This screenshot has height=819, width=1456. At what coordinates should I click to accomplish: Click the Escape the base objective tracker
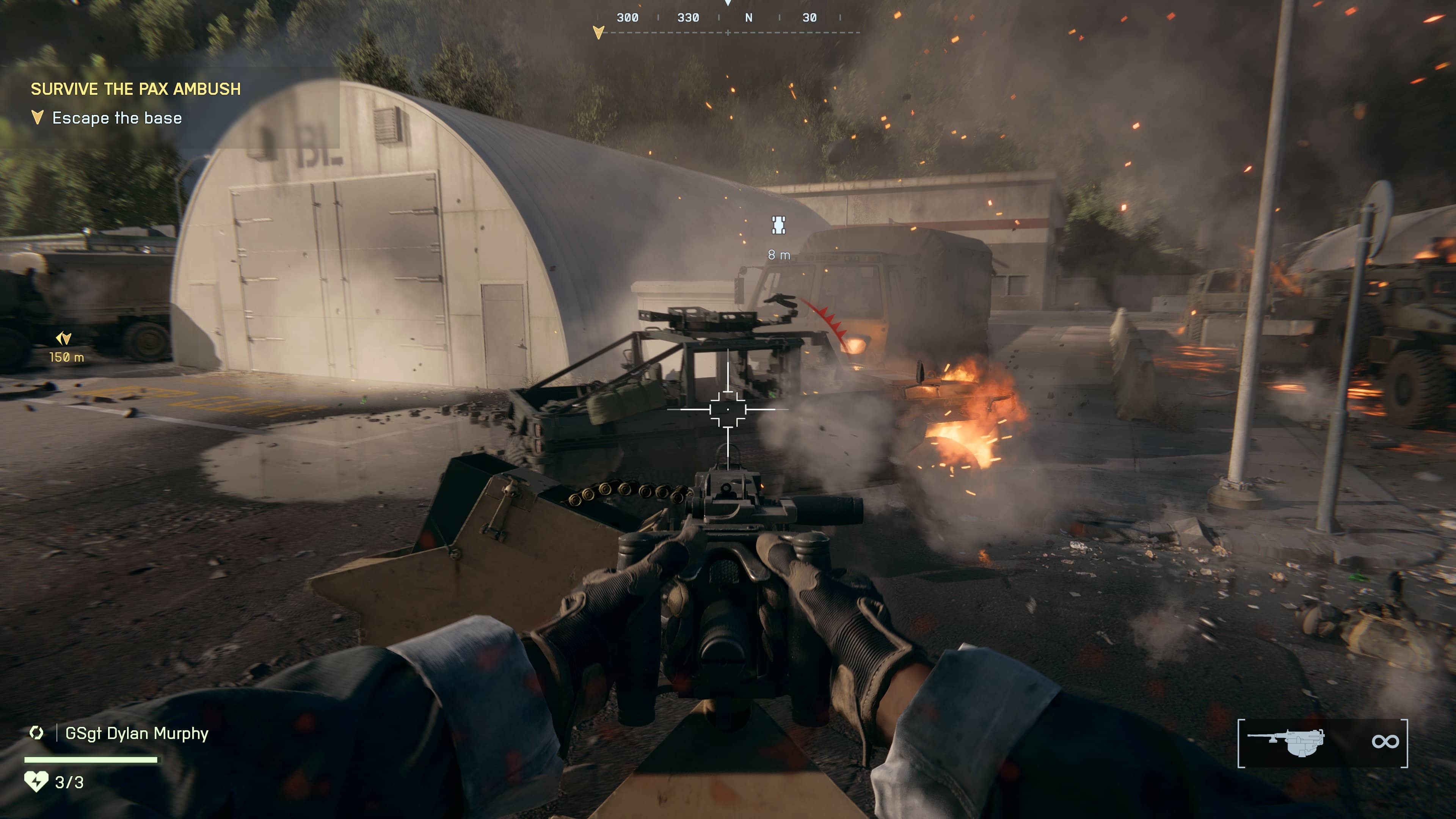coord(117,118)
